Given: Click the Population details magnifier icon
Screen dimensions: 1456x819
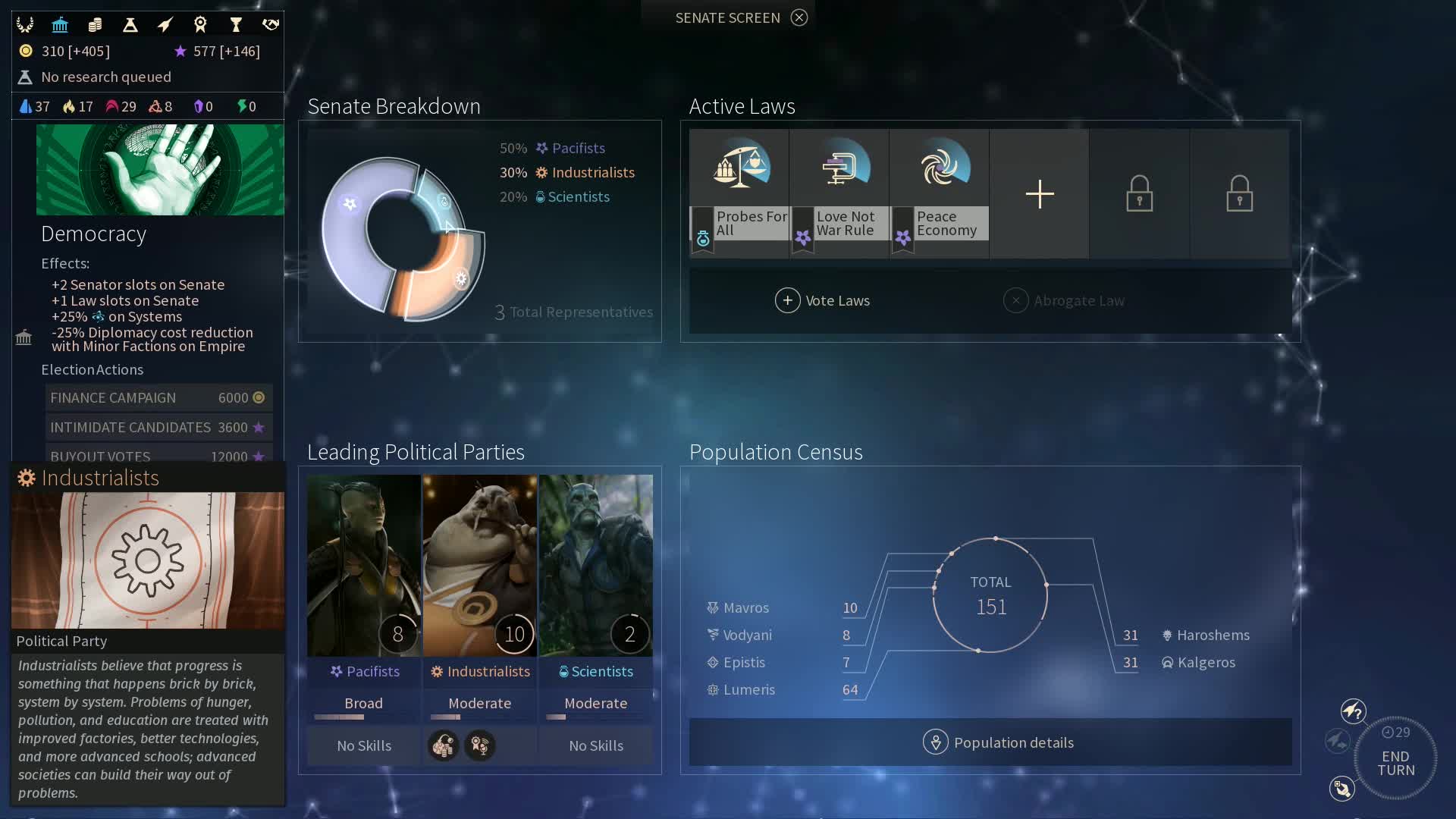Looking at the screenshot, I should click(937, 742).
